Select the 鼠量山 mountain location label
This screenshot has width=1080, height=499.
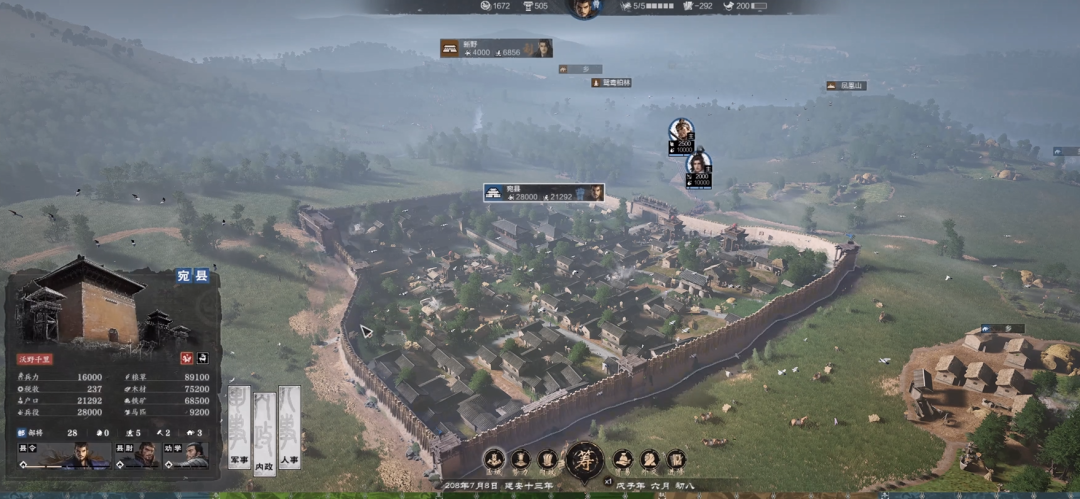pos(846,86)
